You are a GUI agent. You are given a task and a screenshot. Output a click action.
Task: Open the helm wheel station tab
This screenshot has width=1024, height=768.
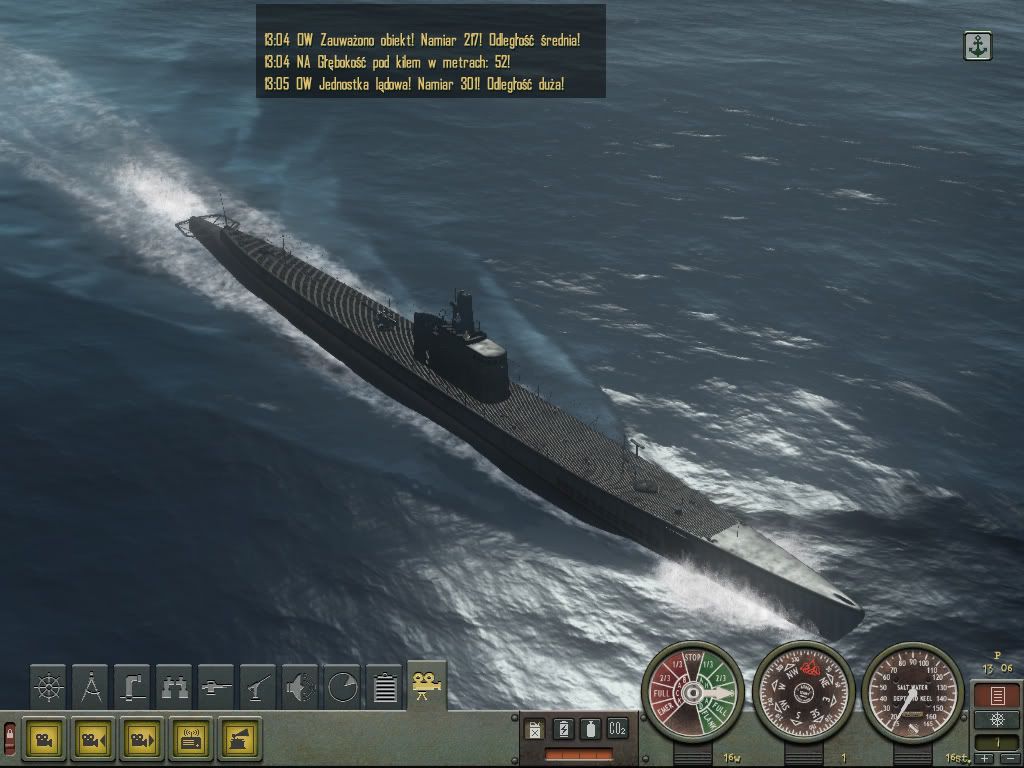(x=49, y=687)
